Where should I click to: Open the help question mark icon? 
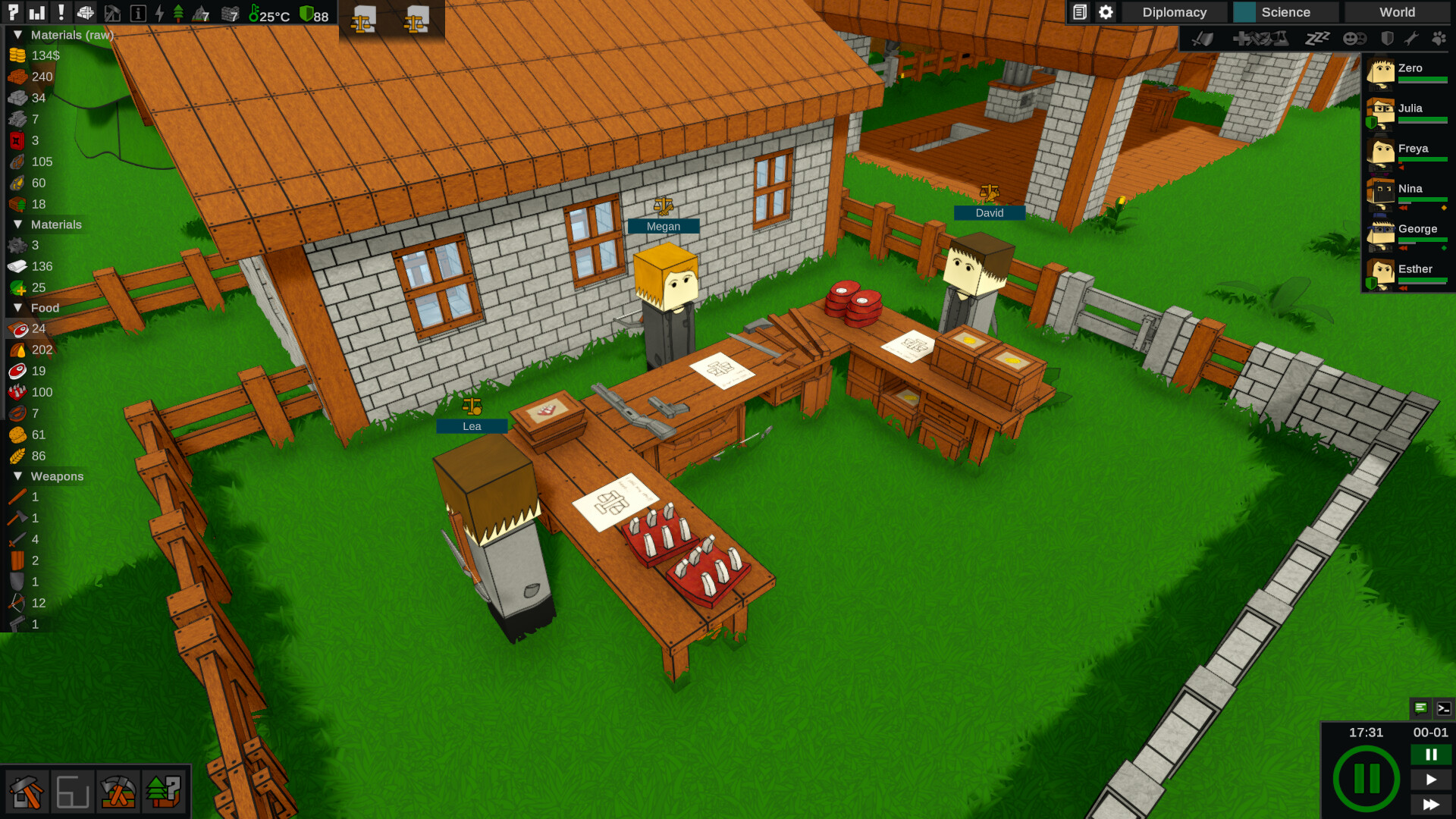[x=12, y=12]
